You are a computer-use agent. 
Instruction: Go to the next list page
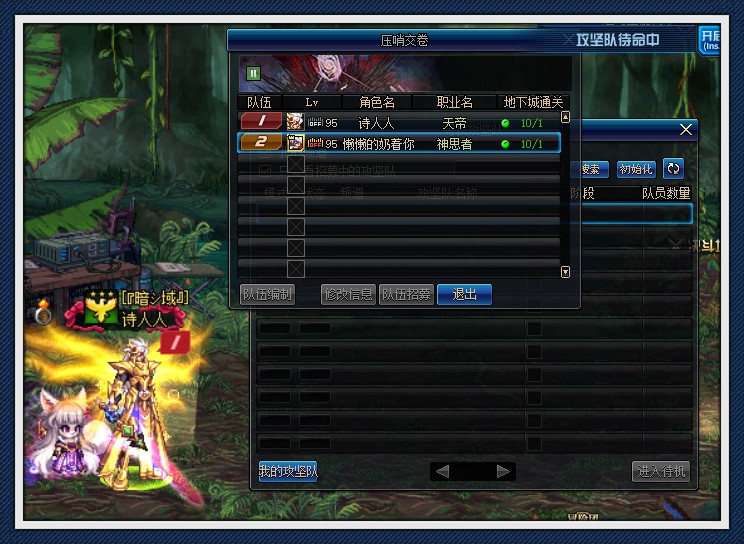[504, 471]
